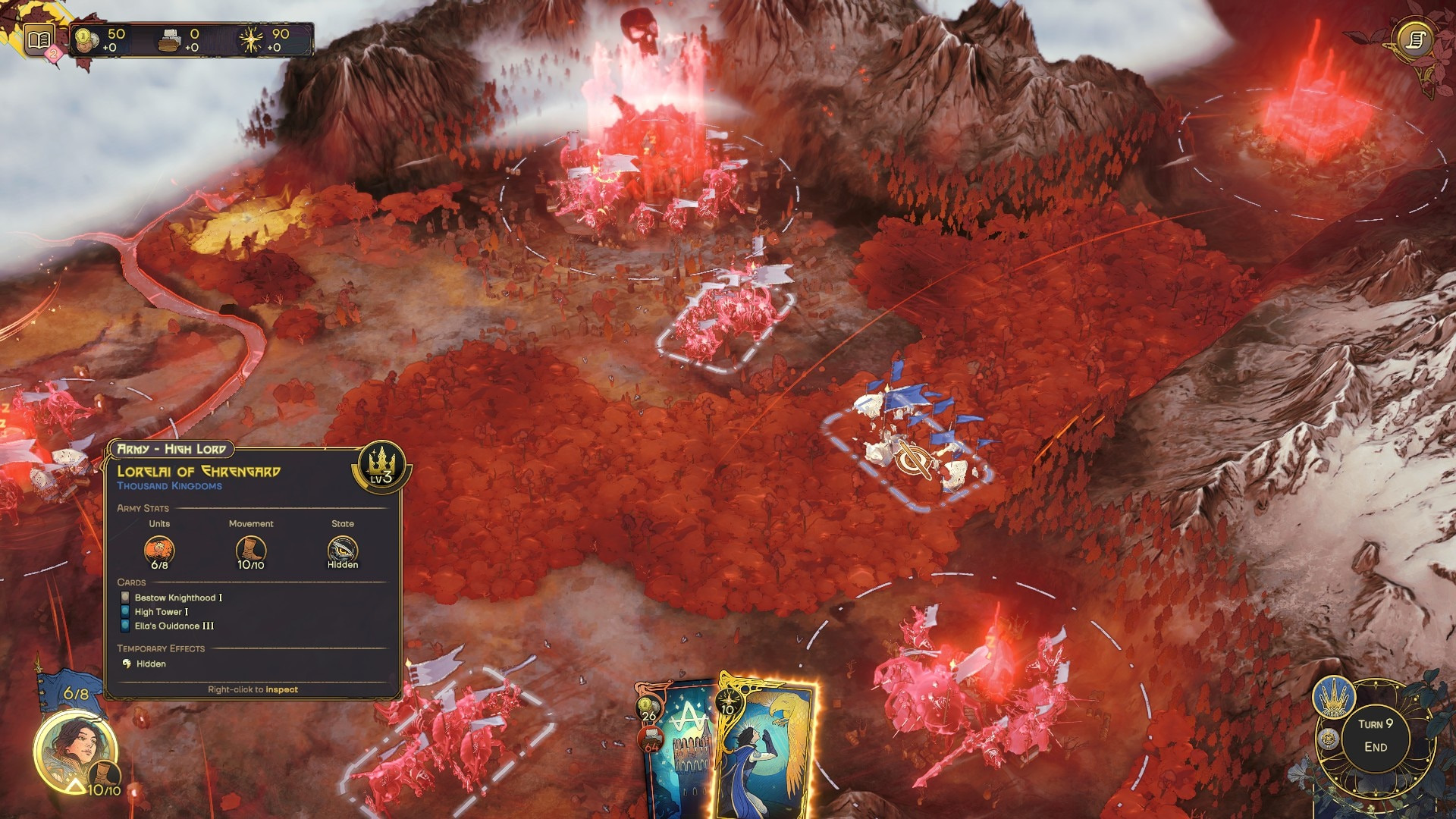1456x819 pixels.
Task: Click the small silver medallion by End
Action: click(x=1328, y=738)
